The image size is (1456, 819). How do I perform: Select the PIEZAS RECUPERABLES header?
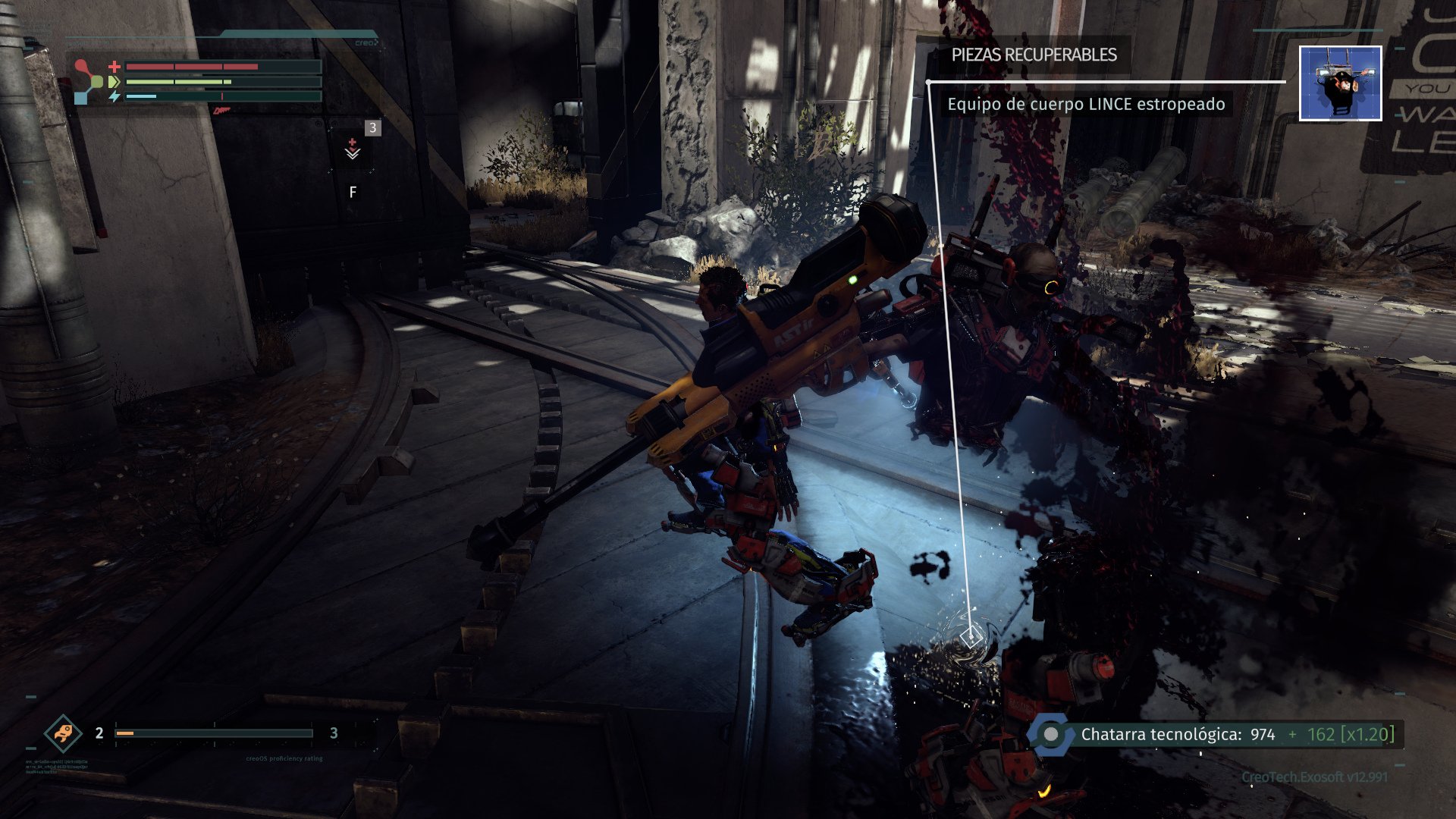(x=1034, y=54)
